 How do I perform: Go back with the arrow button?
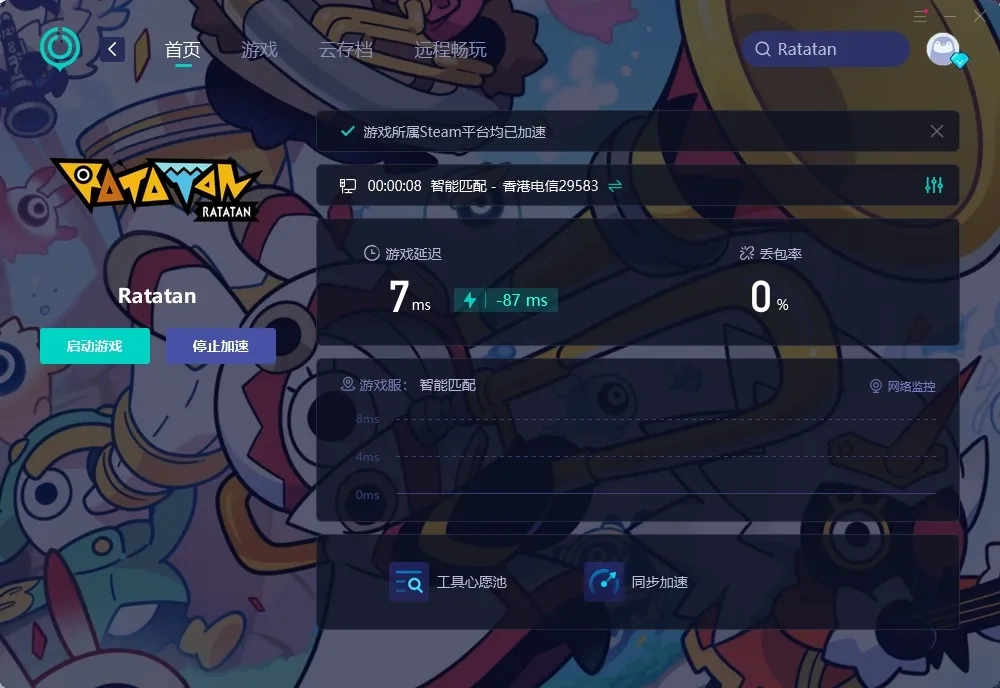112,49
